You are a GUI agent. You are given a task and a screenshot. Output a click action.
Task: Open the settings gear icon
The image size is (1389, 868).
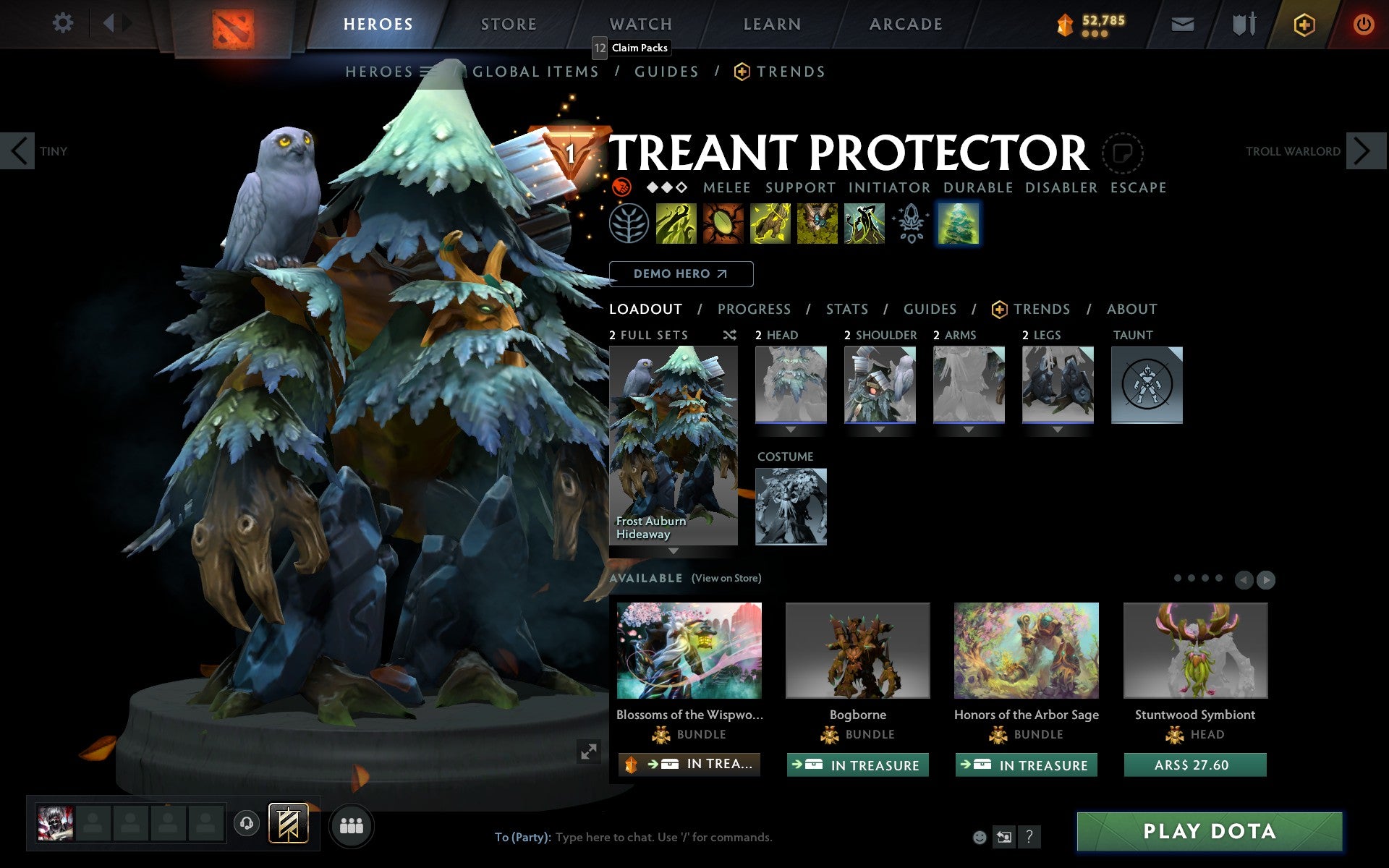point(64,24)
